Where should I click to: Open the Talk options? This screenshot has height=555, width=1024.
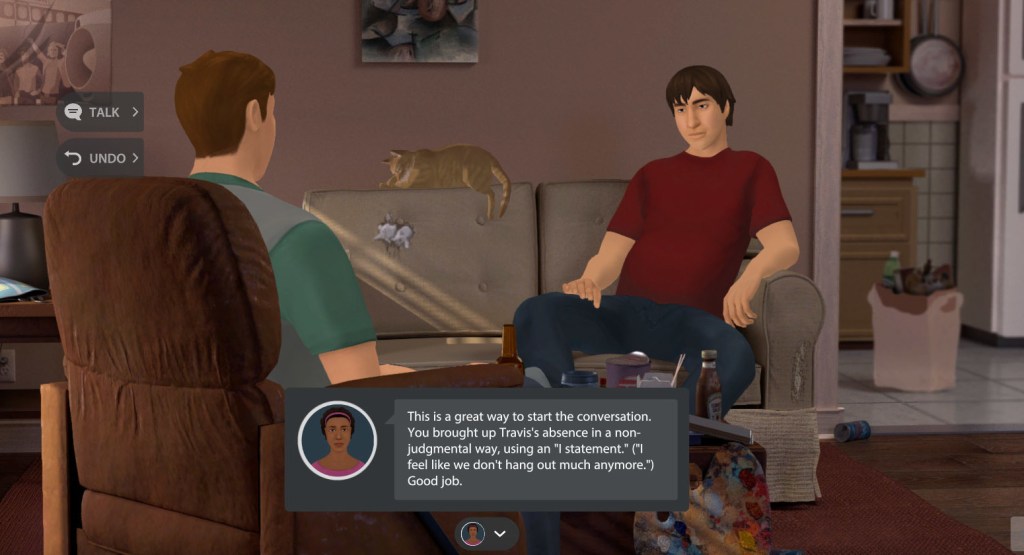[x=102, y=112]
